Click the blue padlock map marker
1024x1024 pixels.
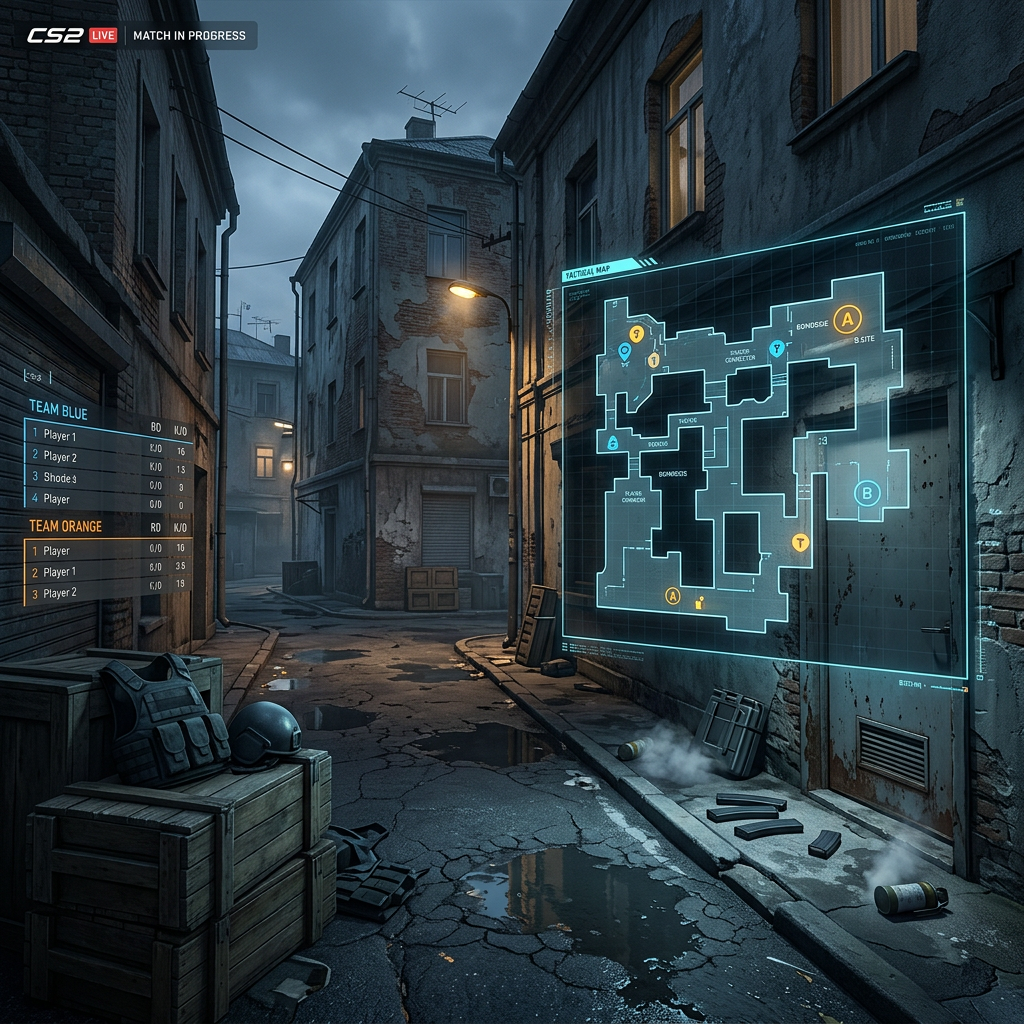point(612,442)
